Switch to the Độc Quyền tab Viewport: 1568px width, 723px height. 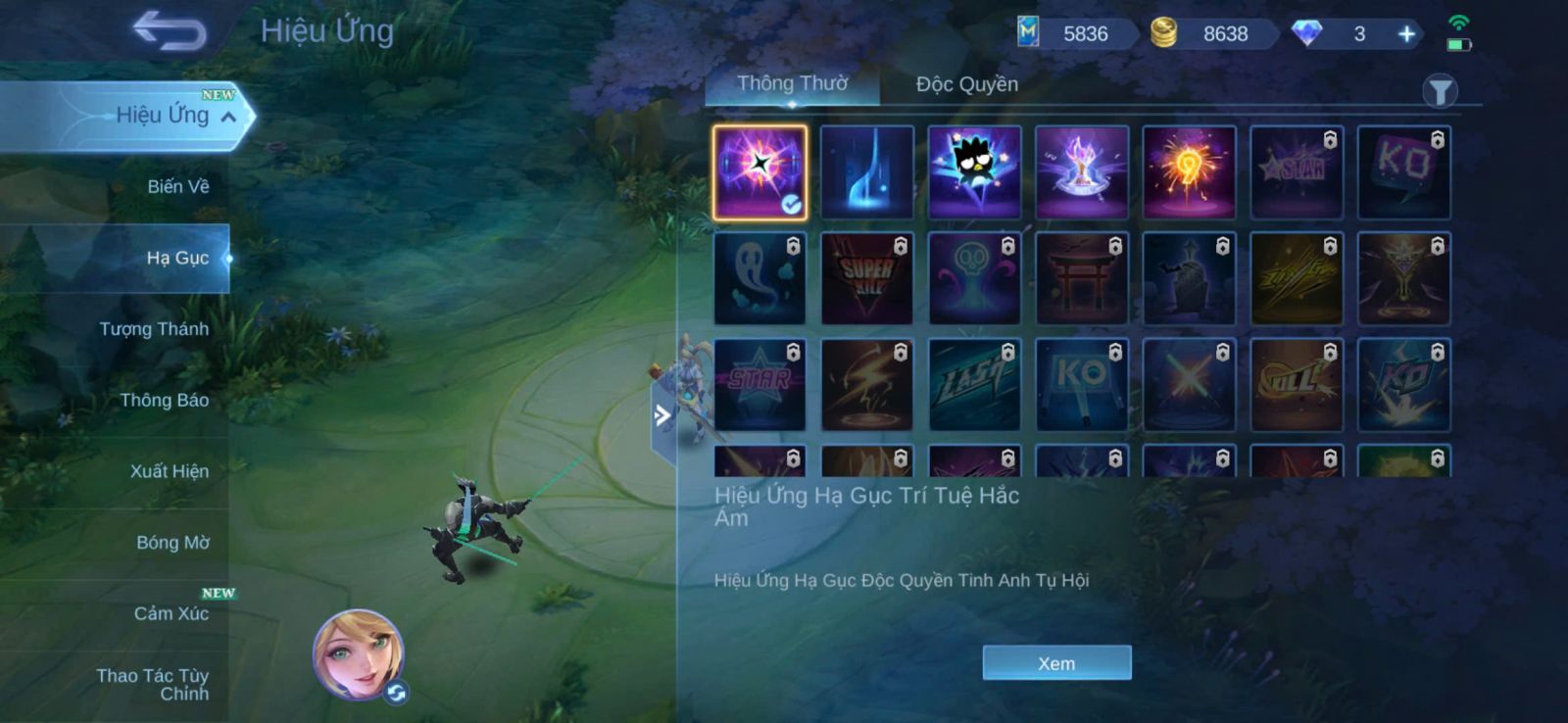tap(966, 84)
